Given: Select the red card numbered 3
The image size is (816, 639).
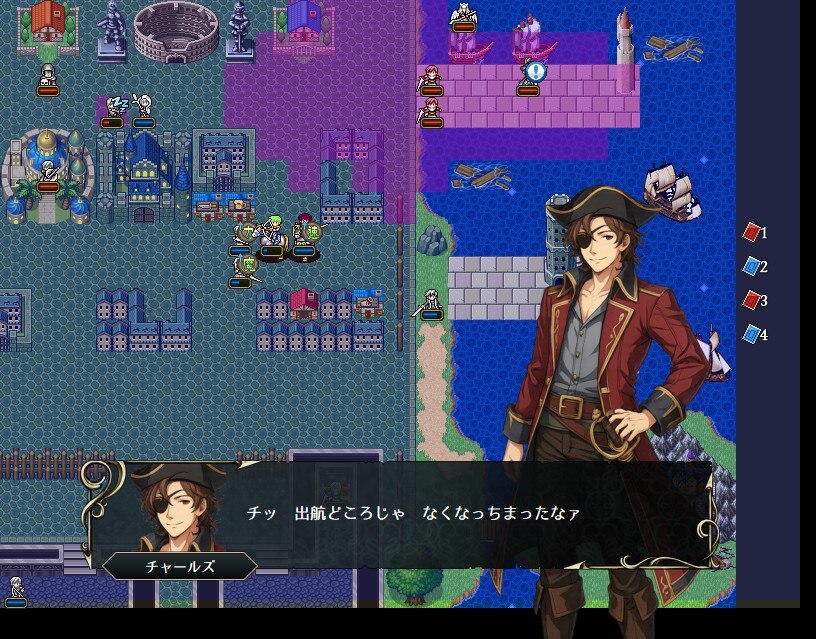Looking at the screenshot, I should (x=752, y=300).
